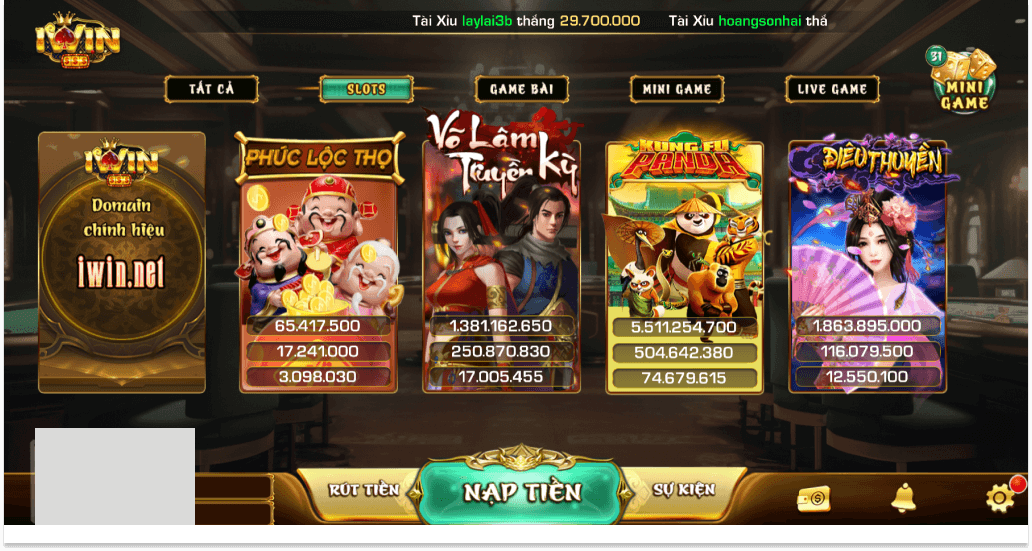Switch to the Tất Cả tab
The width and height of the screenshot is (1032, 551).
click(212, 89)
